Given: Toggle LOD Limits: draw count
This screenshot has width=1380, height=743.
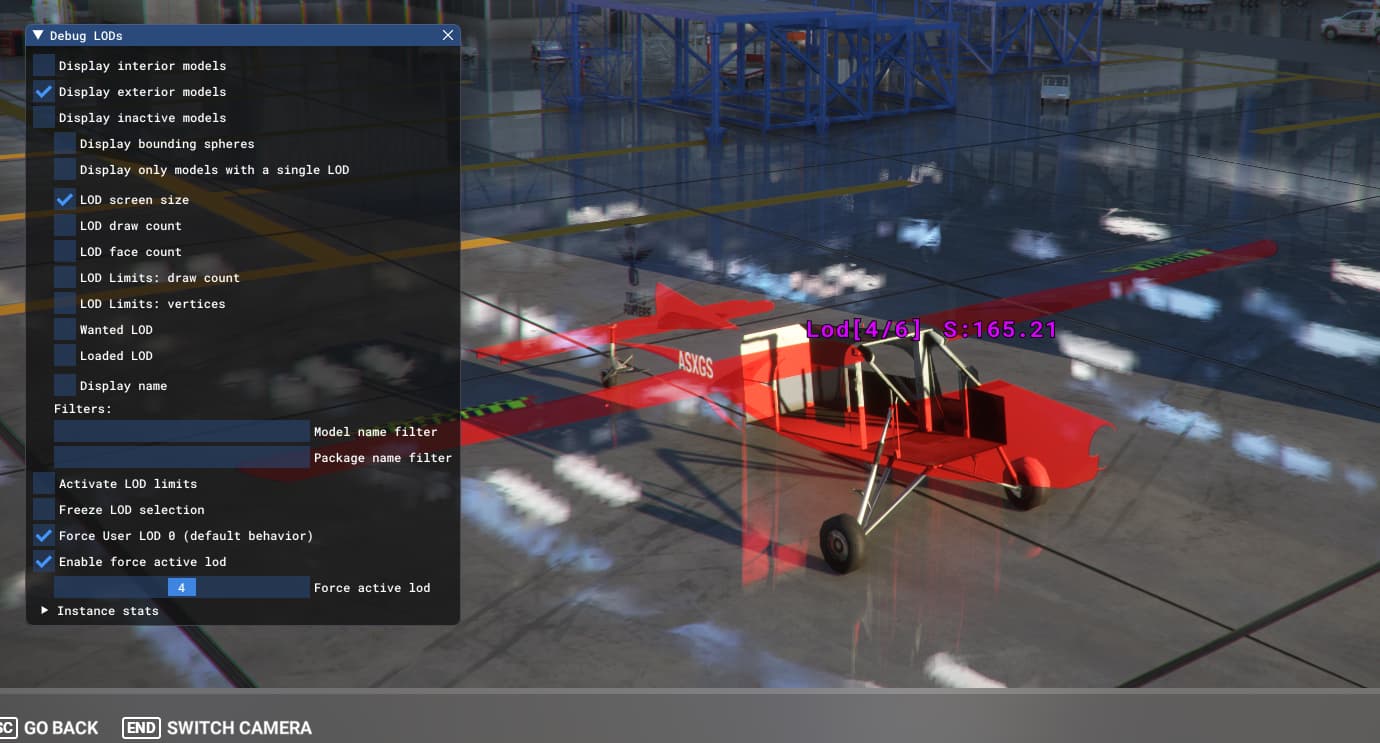Looking at the screenshot, I should point(65,278).
